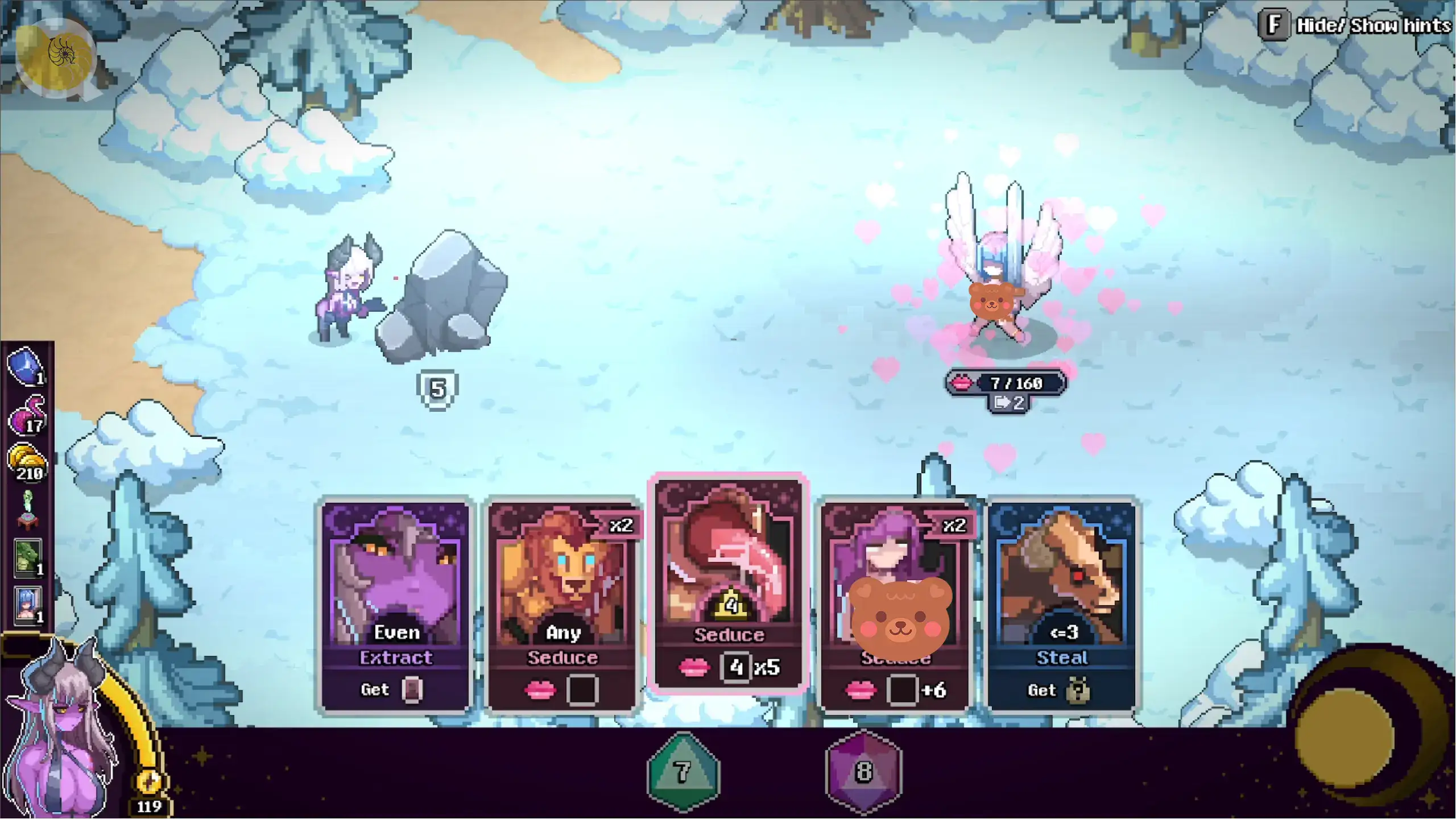Click the green figurine on pedestal icon
Image resolution: width=1456 pixels, height=819 pixels.
point(27,509)
